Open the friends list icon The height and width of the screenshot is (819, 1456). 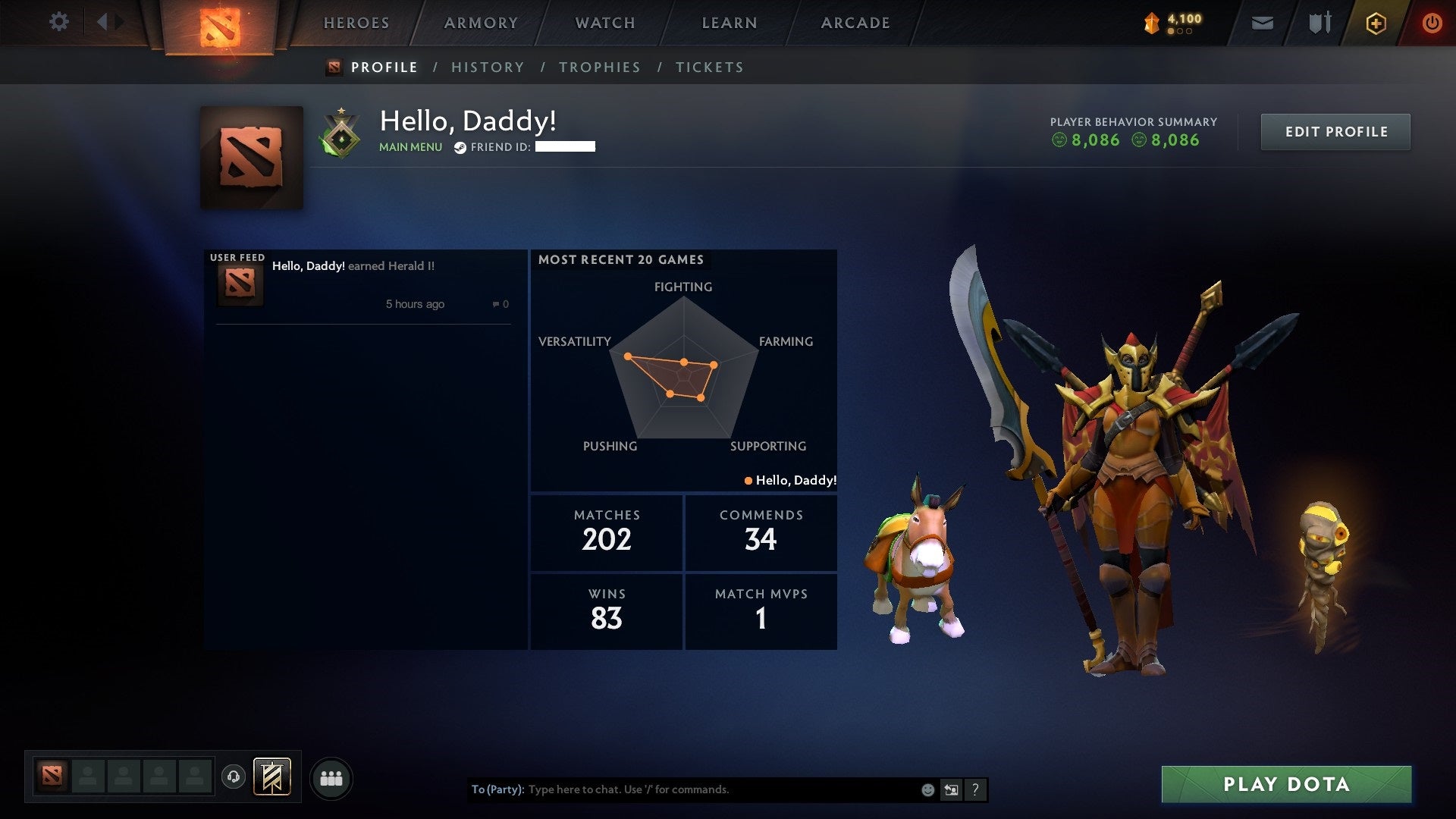click(331, 777)
